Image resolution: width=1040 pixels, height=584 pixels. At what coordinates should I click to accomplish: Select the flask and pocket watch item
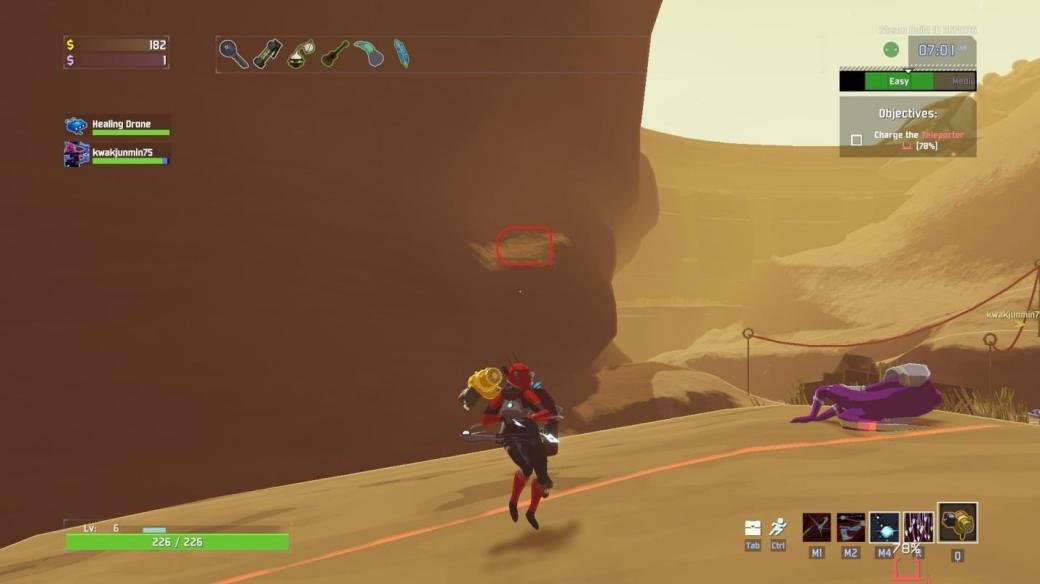pos(301,53)
